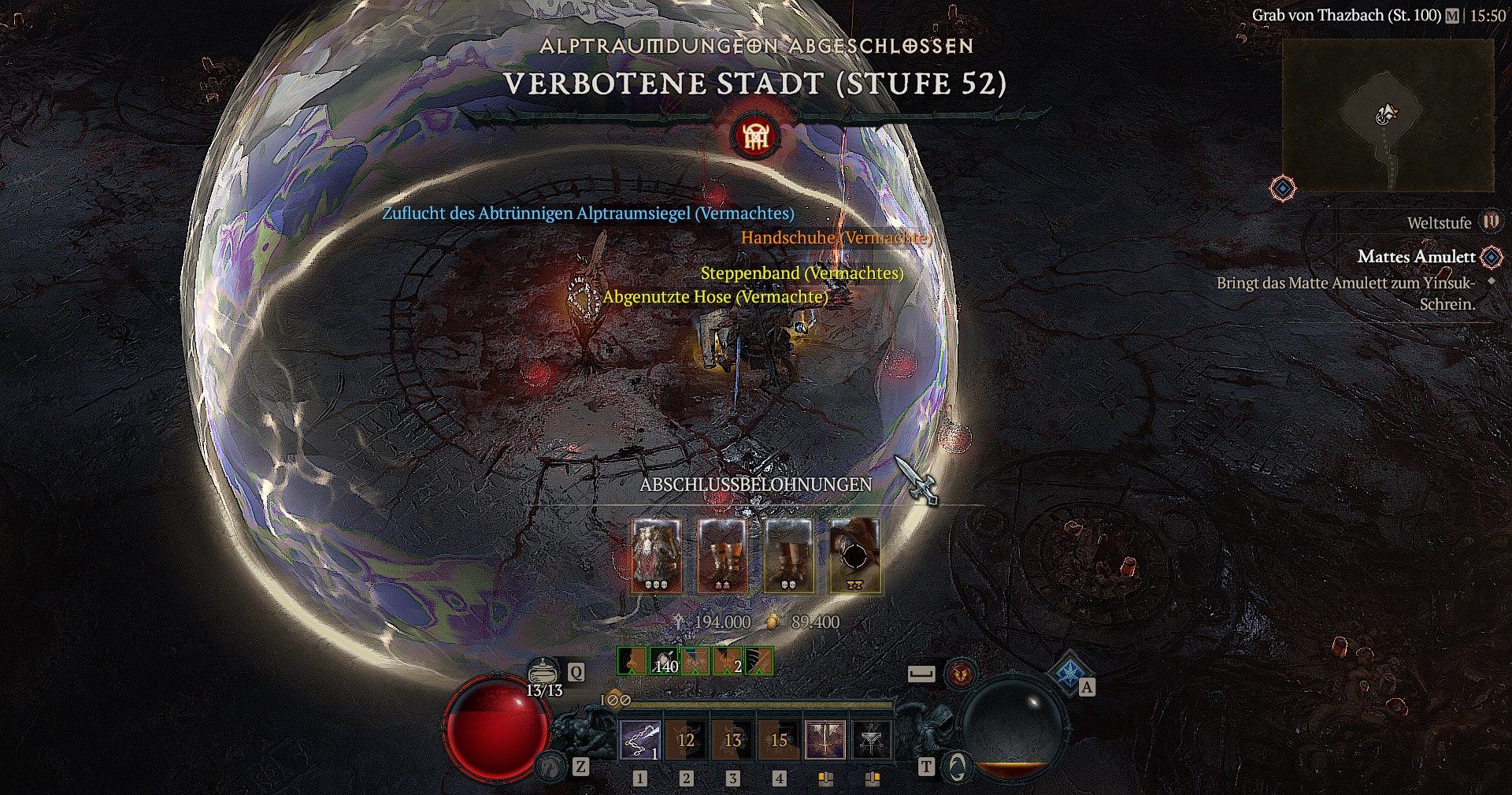Viewport: 1512px width, 795px height.
Task: Activate the dark sigil skill slot
Action: click(x=872, y=740)
